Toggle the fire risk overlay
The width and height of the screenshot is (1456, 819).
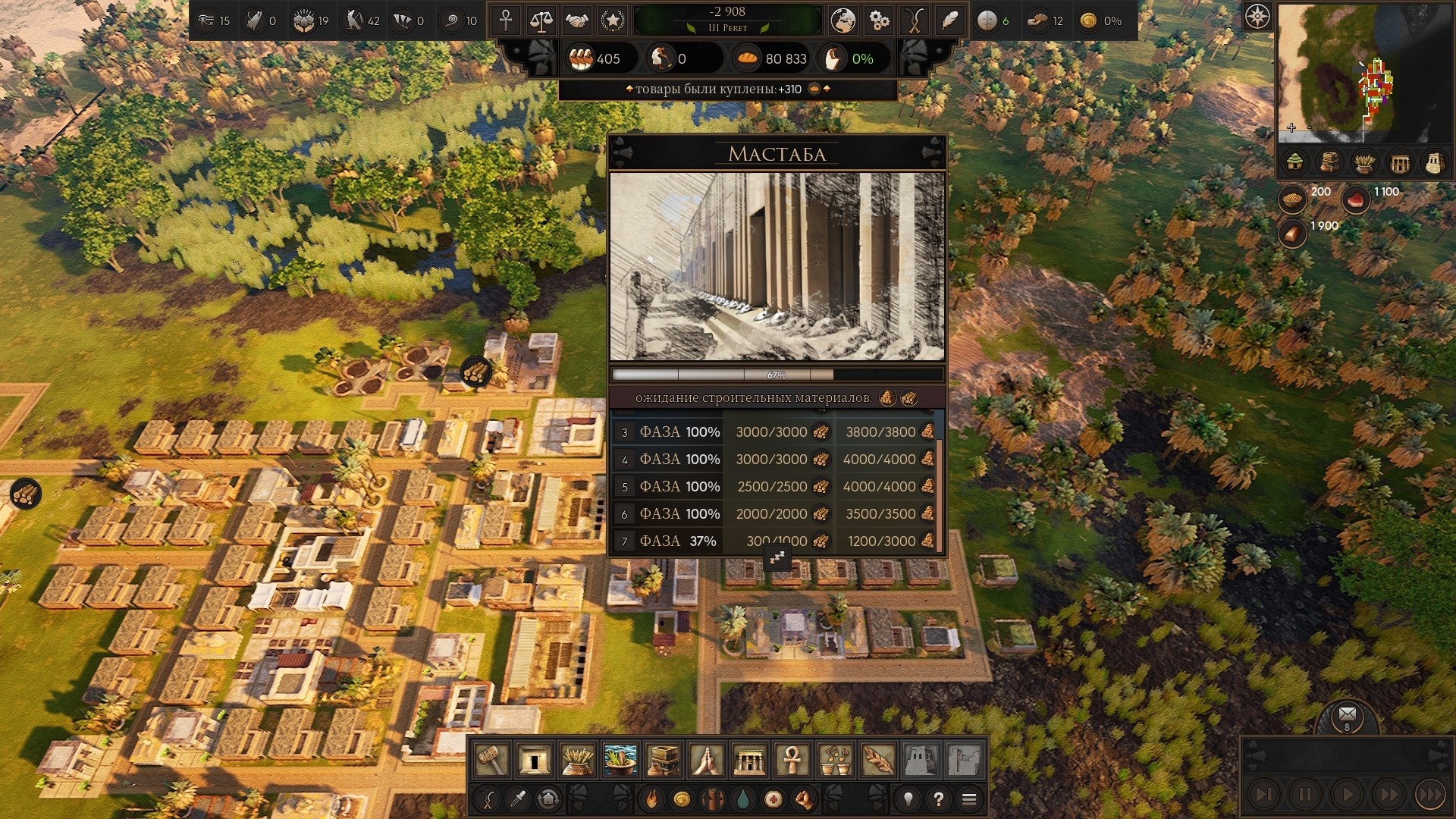651,799
